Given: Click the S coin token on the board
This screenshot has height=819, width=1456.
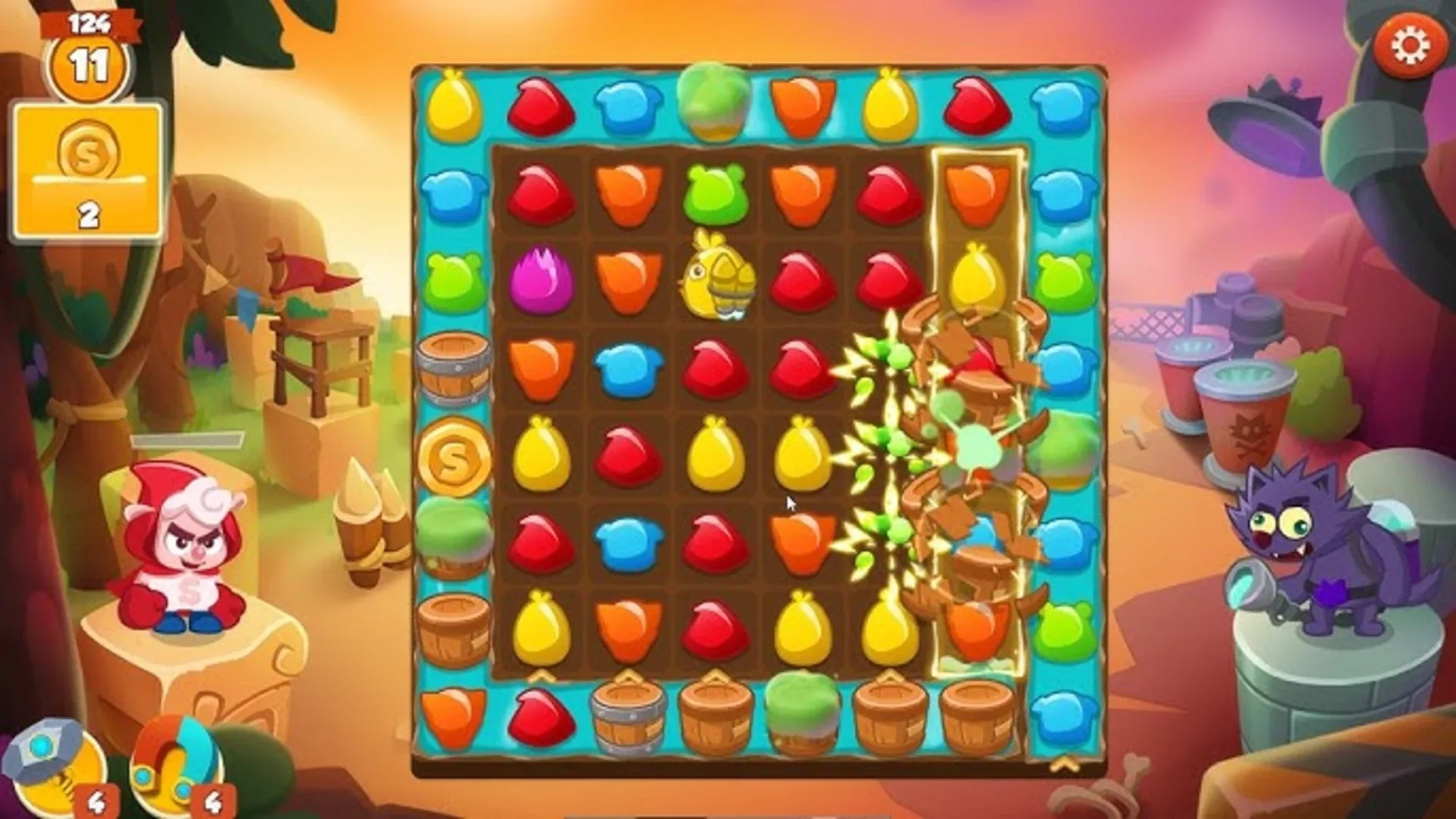Looking at the screenshot, I should [453, 455].
